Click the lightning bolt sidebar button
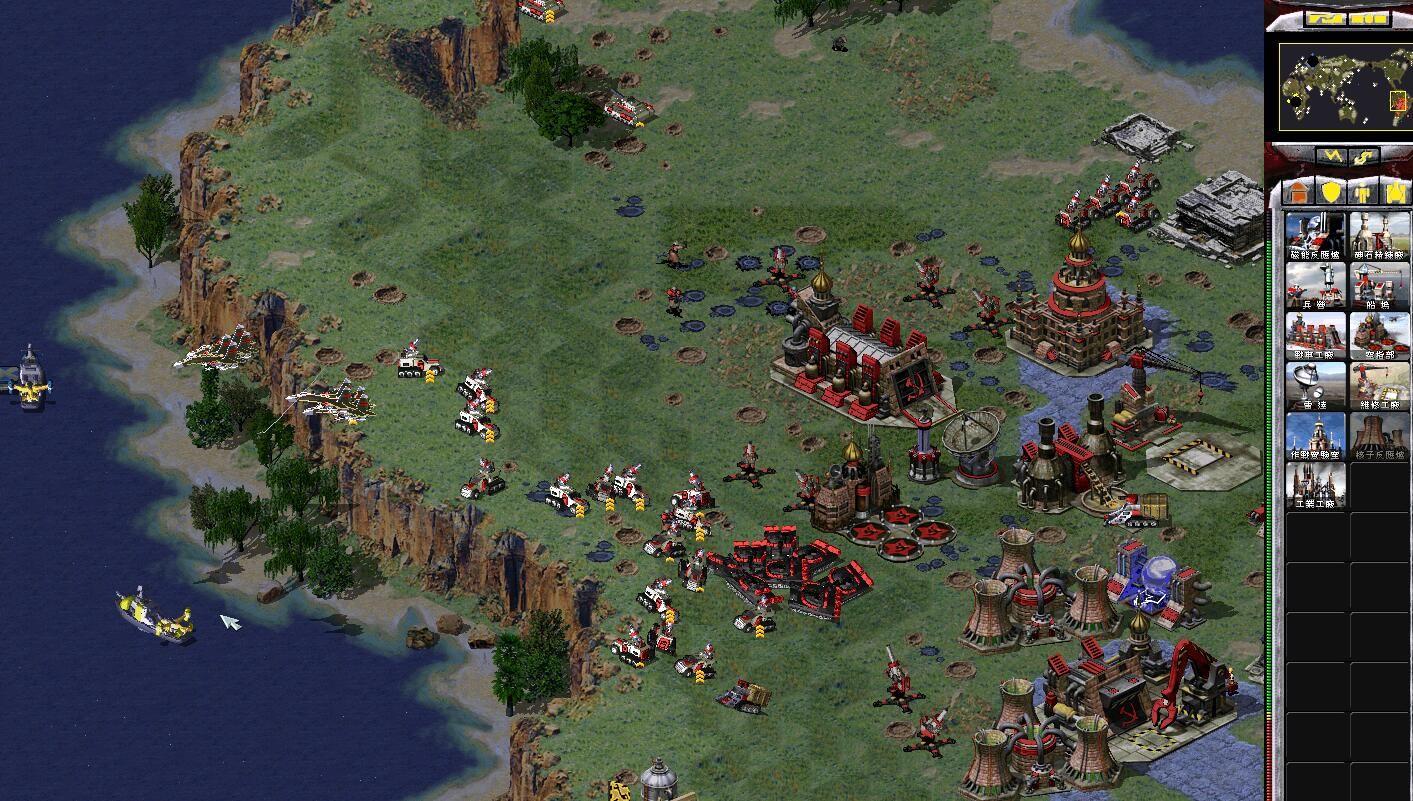Screen dimensions: 1413x801 tap(1333, 157)
